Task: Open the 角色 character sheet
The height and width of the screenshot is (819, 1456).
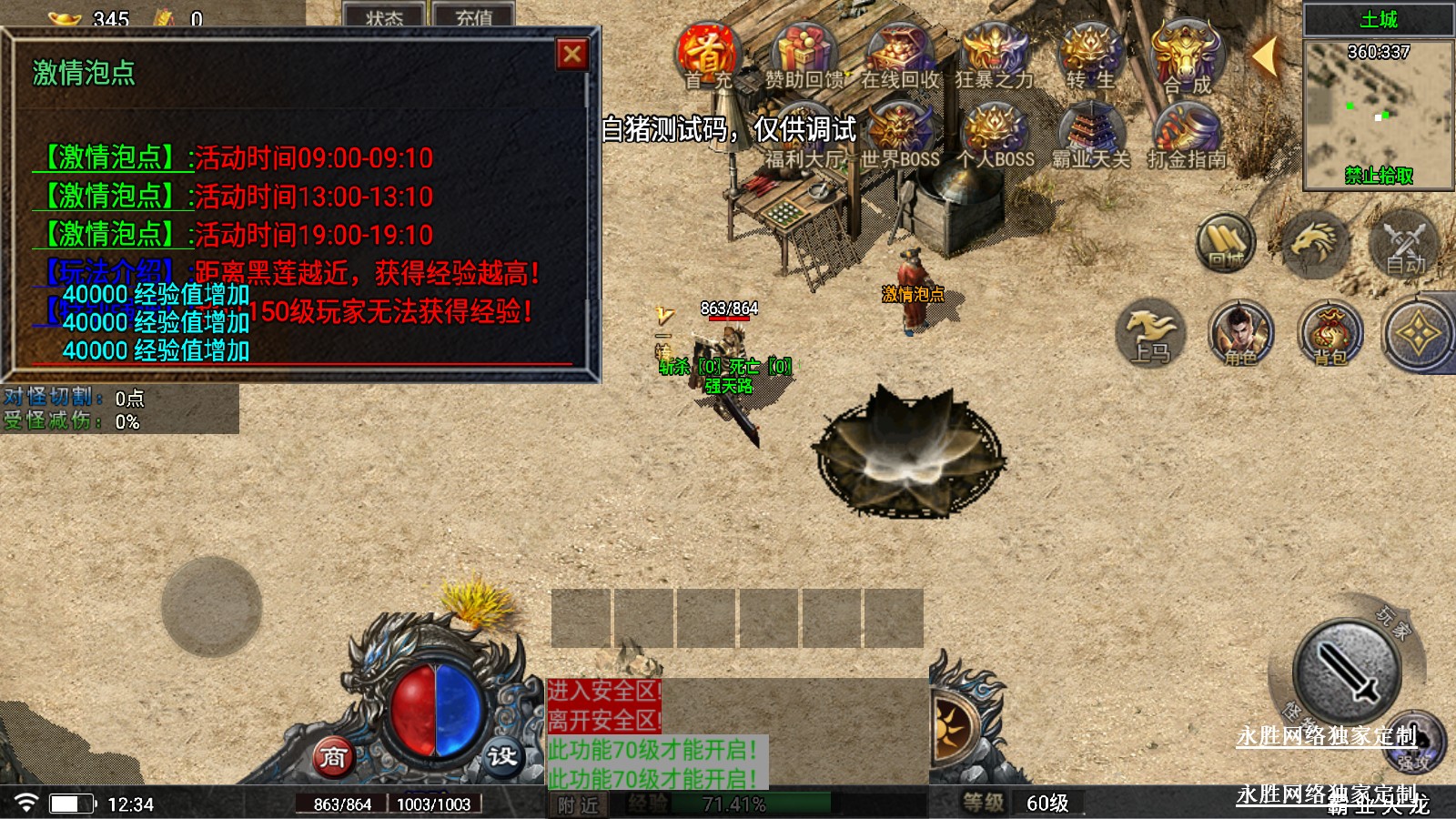Action: [1240, 334]
